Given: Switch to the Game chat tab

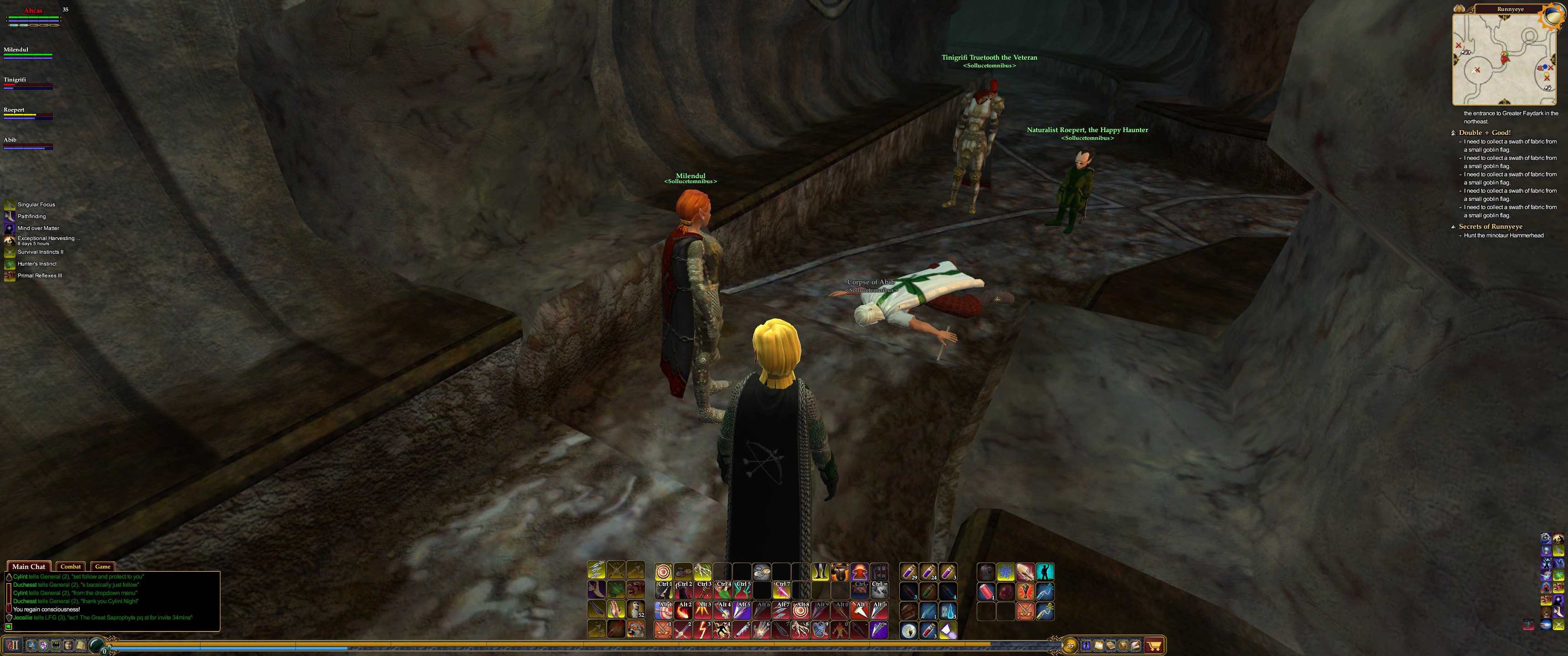Looking at the screenshot, I should point(102,567).
